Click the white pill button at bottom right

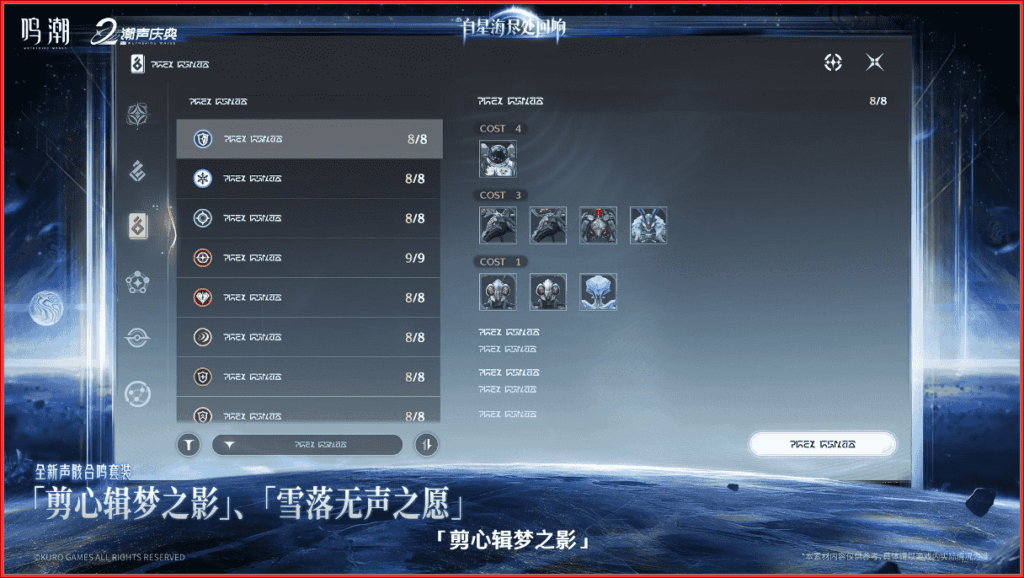pos(822,443)
